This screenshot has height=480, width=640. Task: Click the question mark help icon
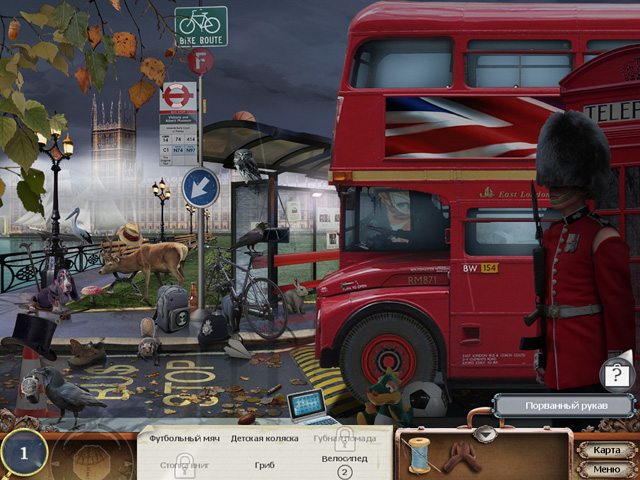tap(615, 375)
